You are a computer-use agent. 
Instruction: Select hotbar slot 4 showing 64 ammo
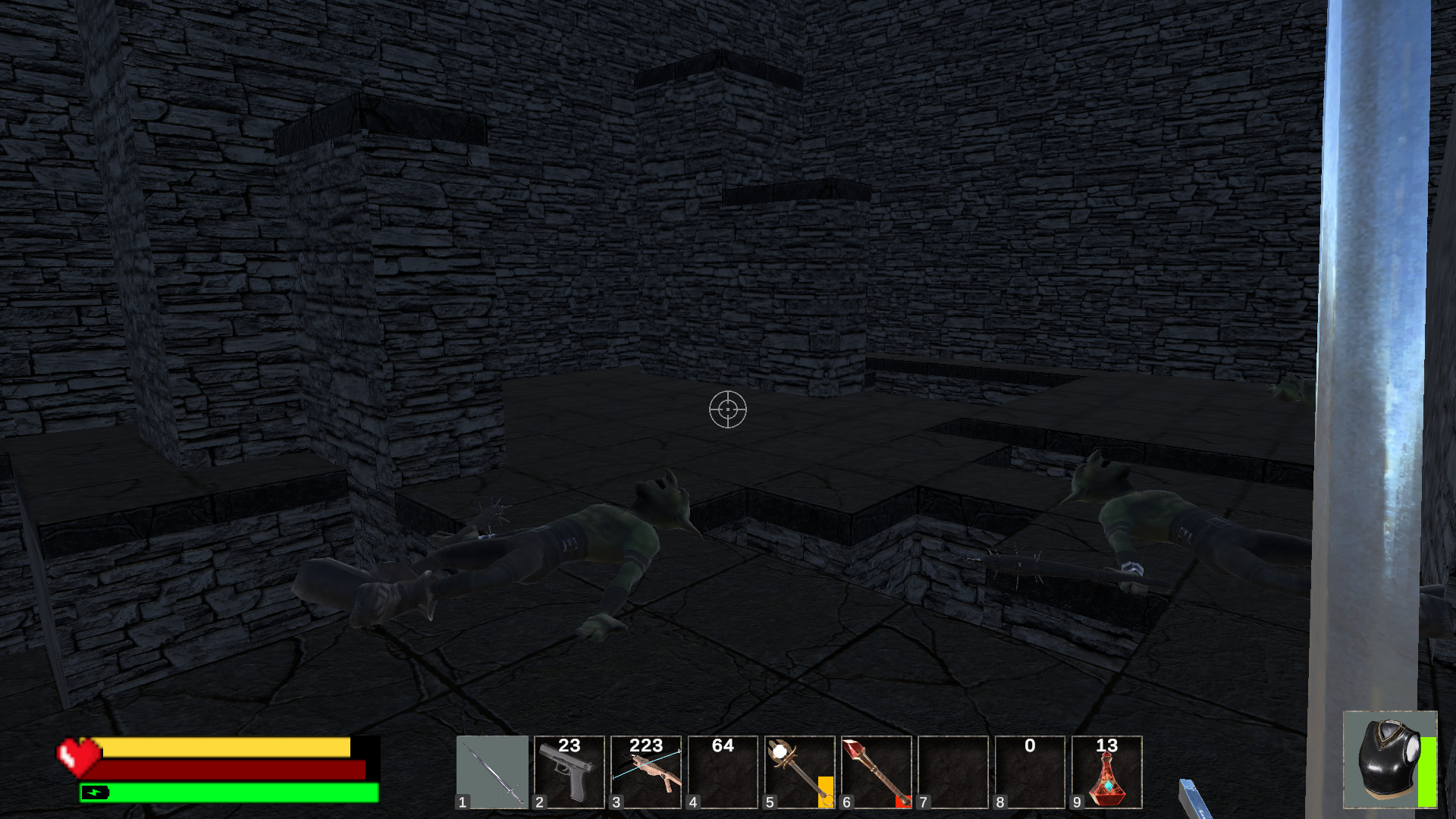723,773
